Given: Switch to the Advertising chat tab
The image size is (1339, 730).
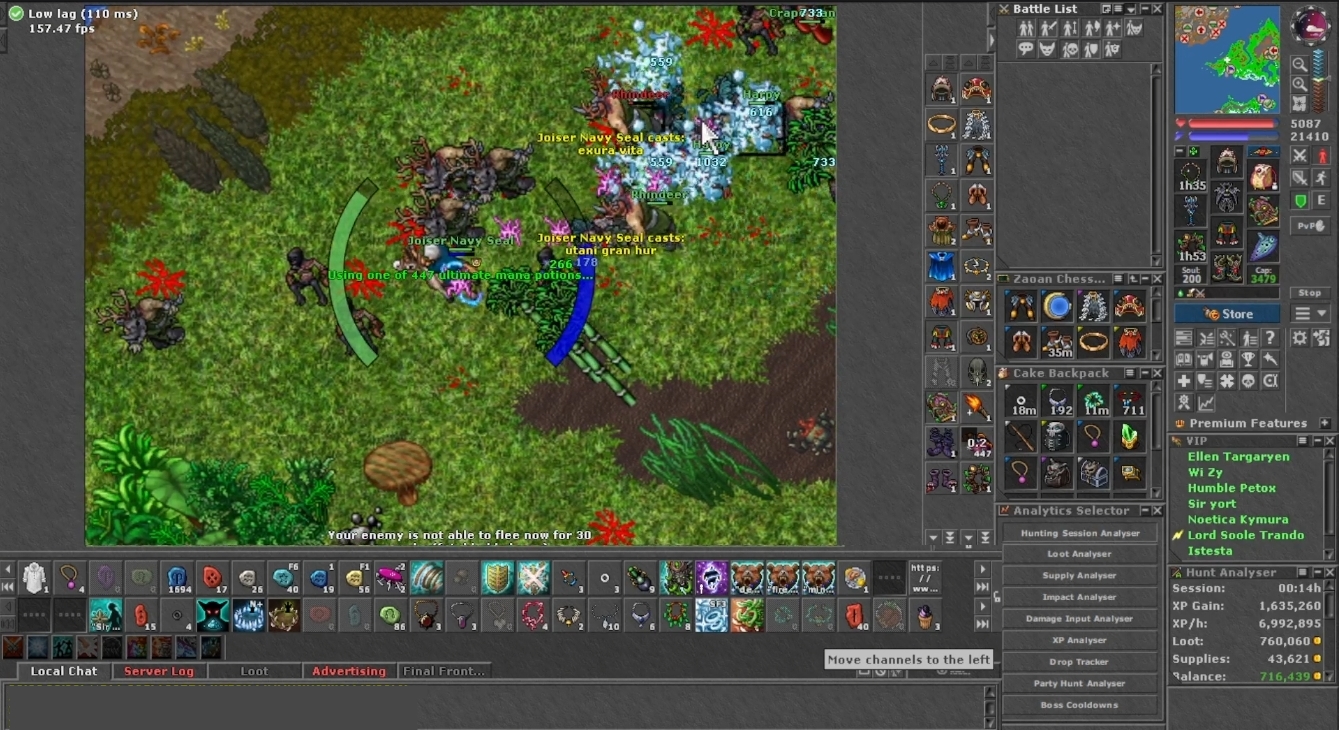Looking at the screenshot, I should [x=348, y=671].
